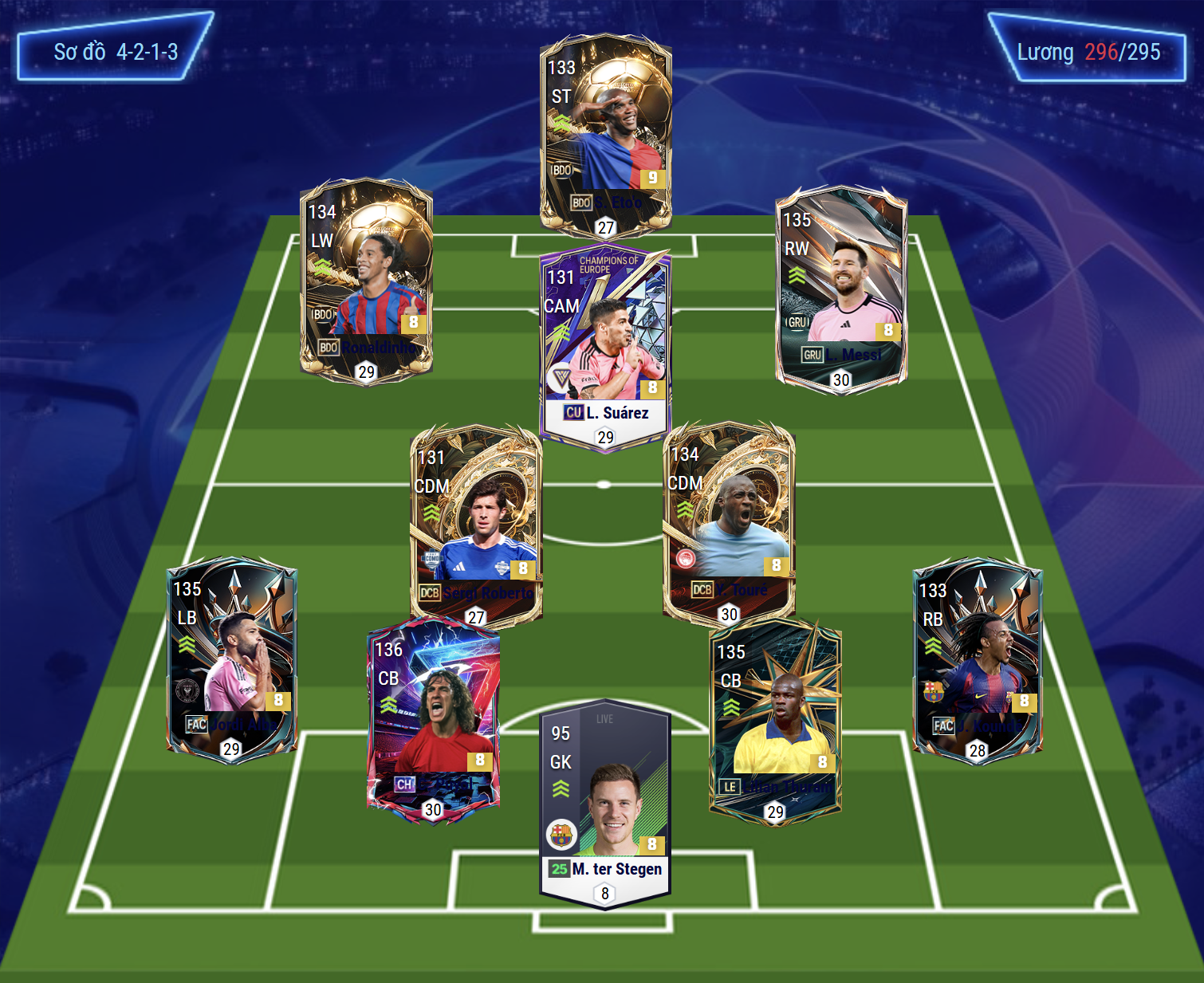
Task: Select the S. Eto'o striker card
Action: (x=606, y=132)
